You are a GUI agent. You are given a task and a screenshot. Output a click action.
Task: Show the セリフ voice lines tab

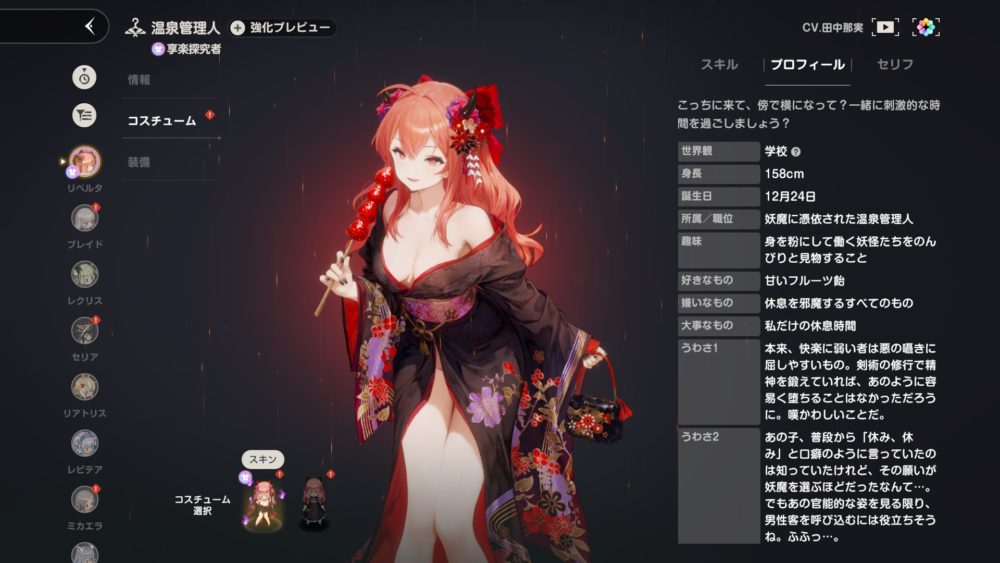894,65
